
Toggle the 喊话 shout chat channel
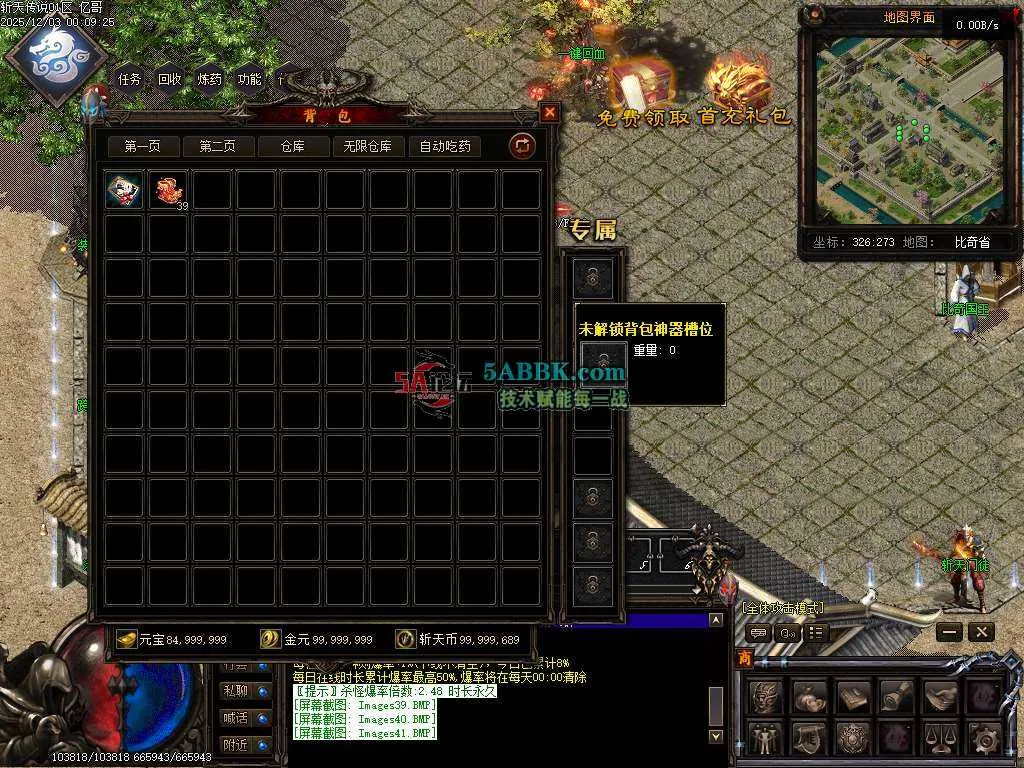[x=237, y=717]
